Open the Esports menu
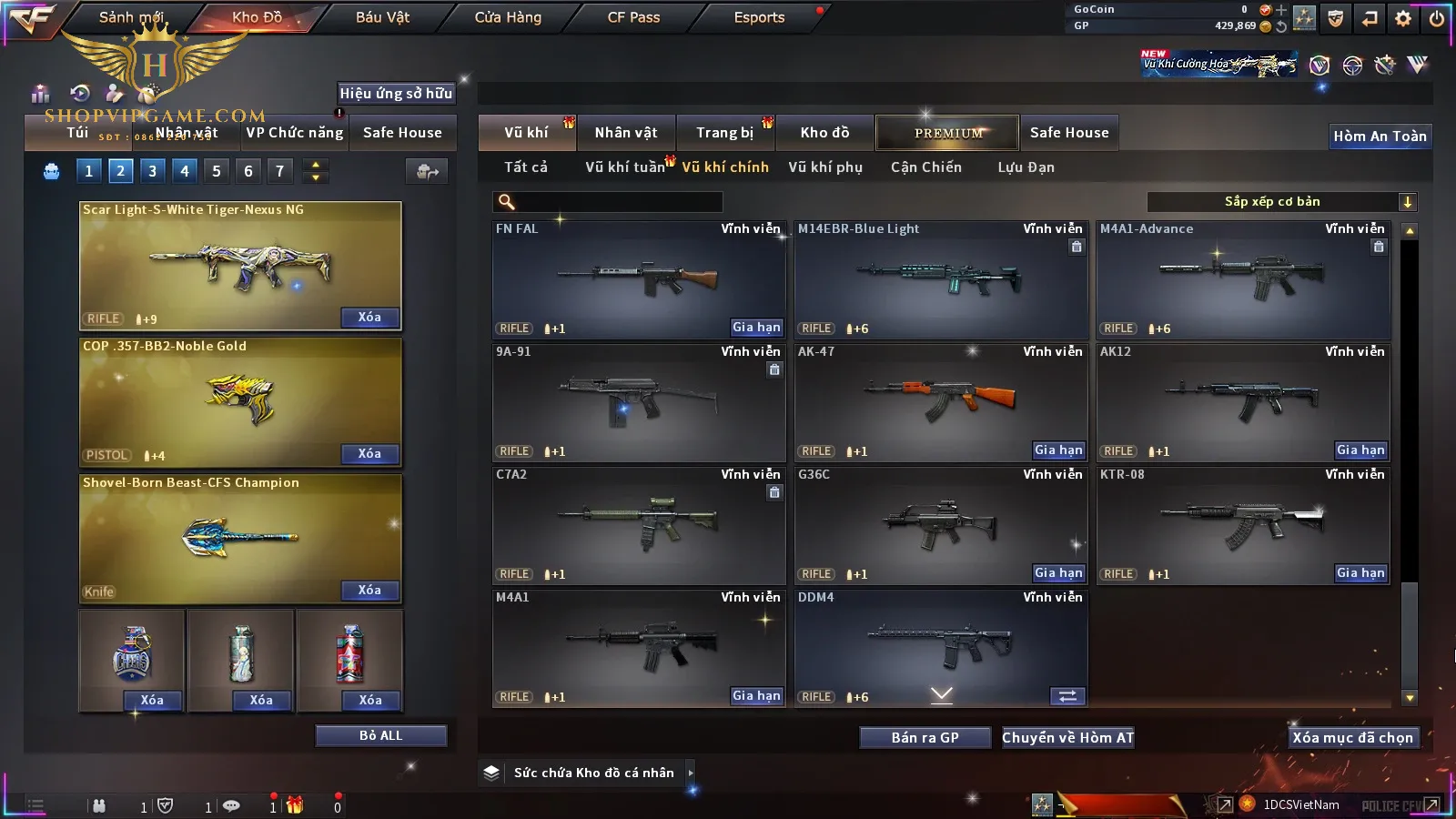Image resolution: width=1456 pixels, height=819 pixels. [x=759, y=17]
